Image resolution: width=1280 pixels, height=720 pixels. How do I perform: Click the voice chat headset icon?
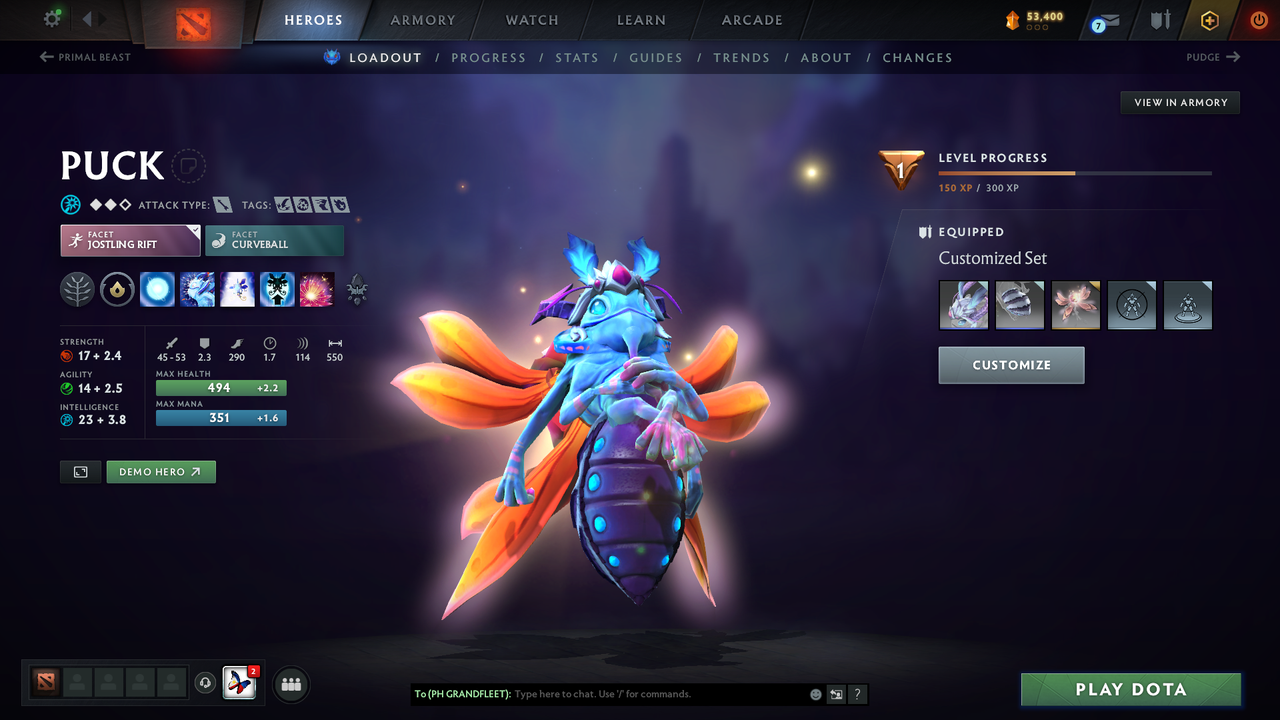(x=207, y=684)
